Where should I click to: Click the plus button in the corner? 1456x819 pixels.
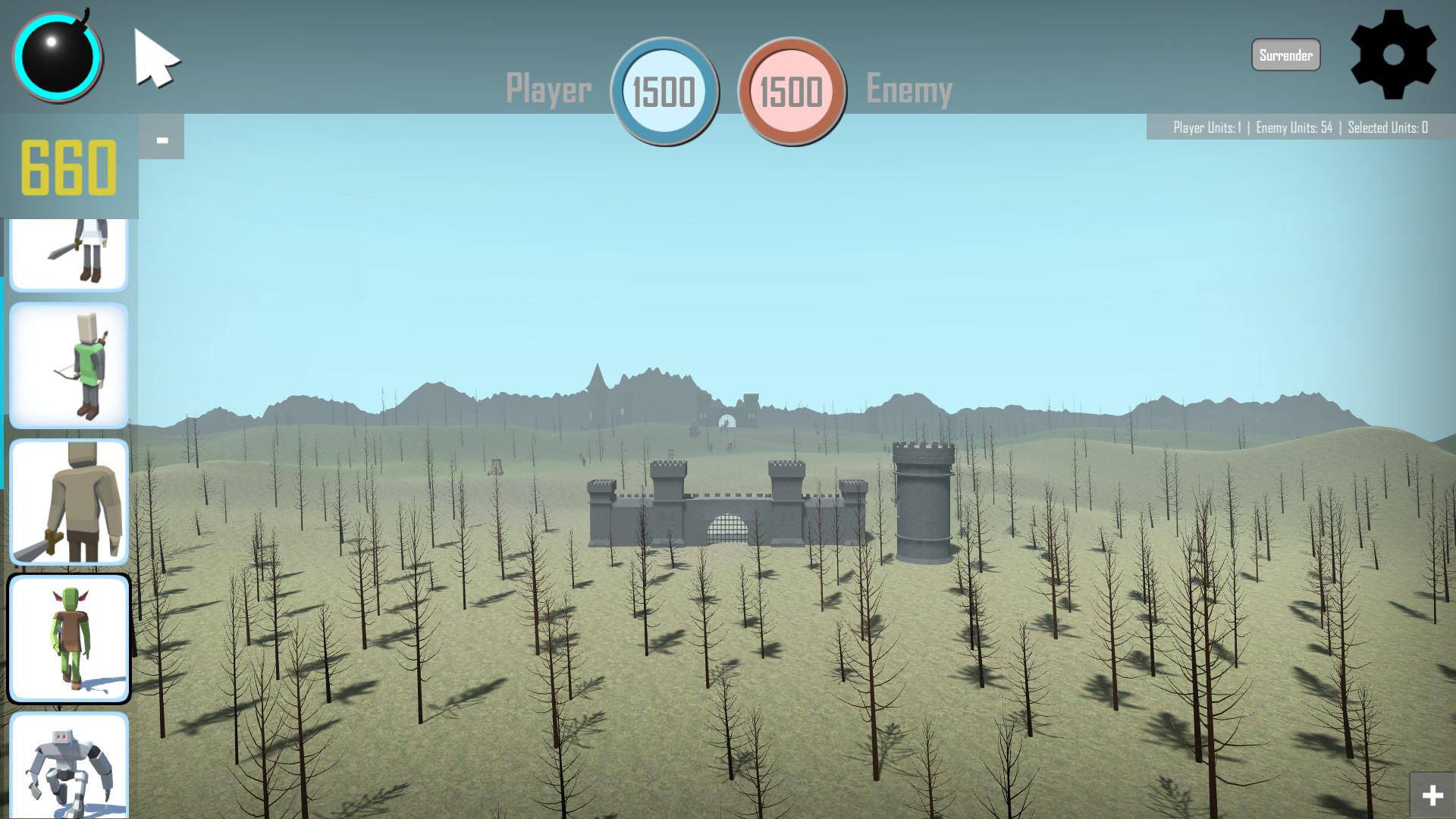[x=1432, y=795]
